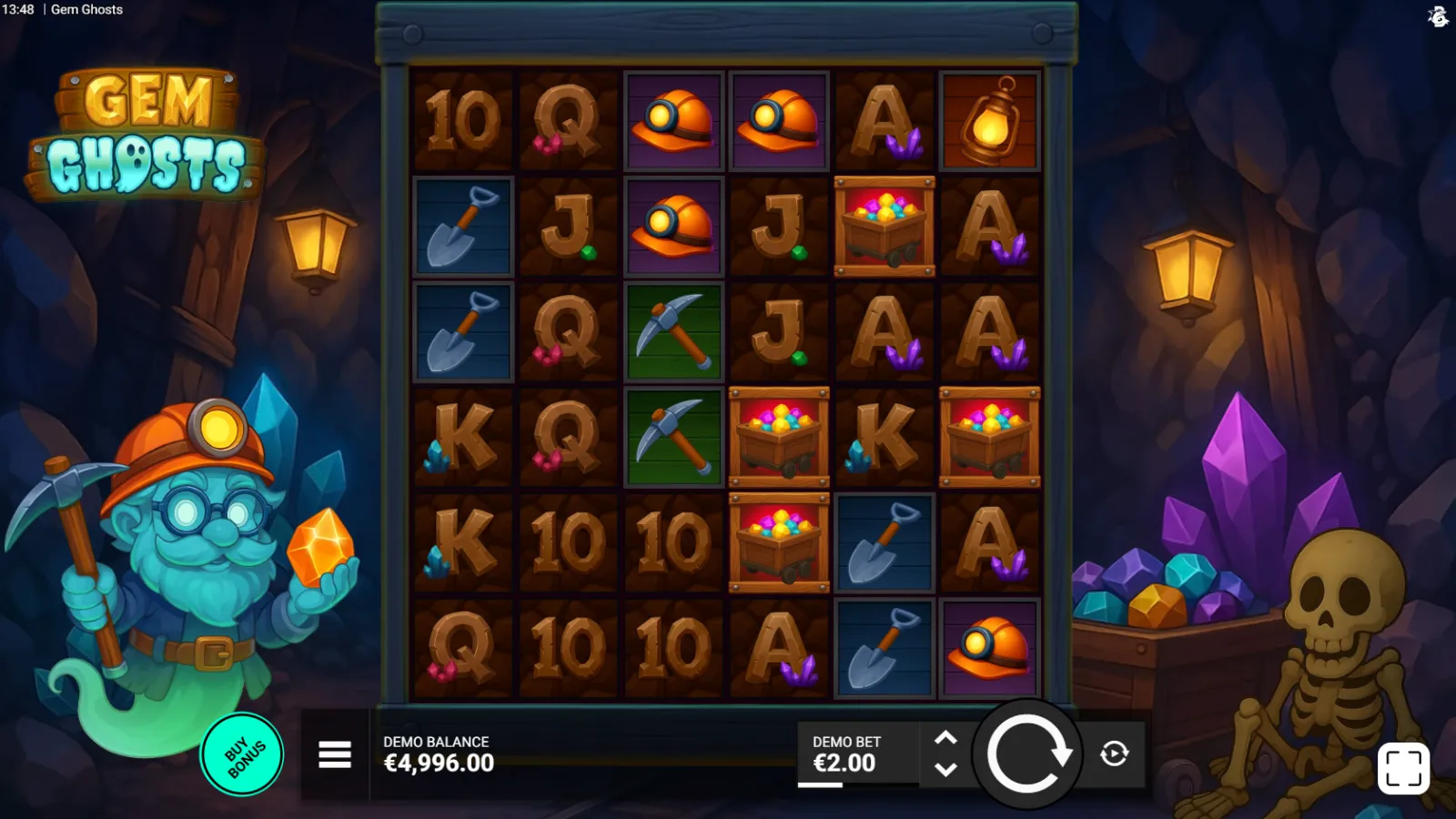Viewport: 1456px width, 819px height.
Task: Increase the demo bet with the up arrow
Action: 945,738
